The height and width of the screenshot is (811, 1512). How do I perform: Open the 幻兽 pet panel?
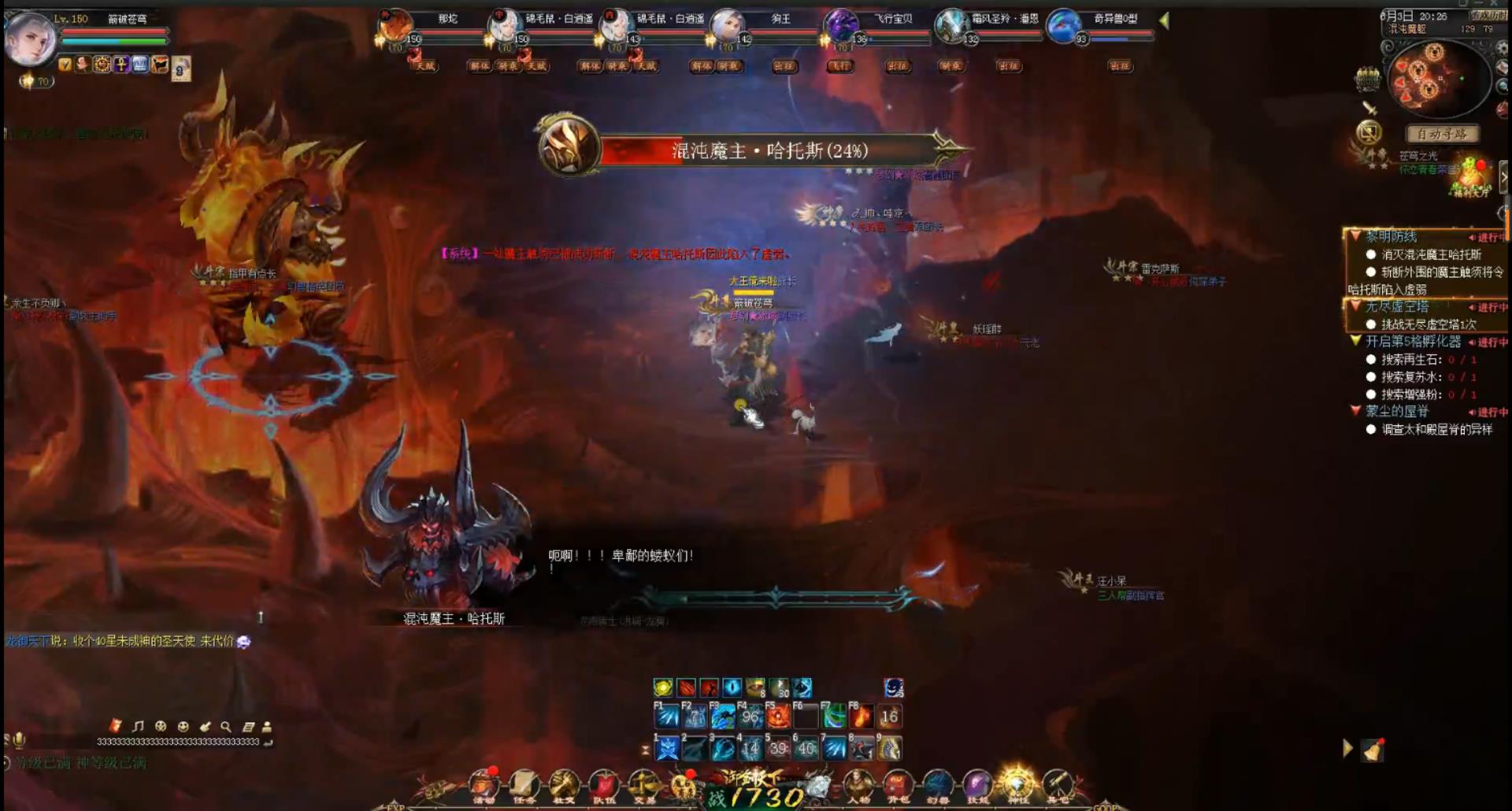click(x=937, y=785)
